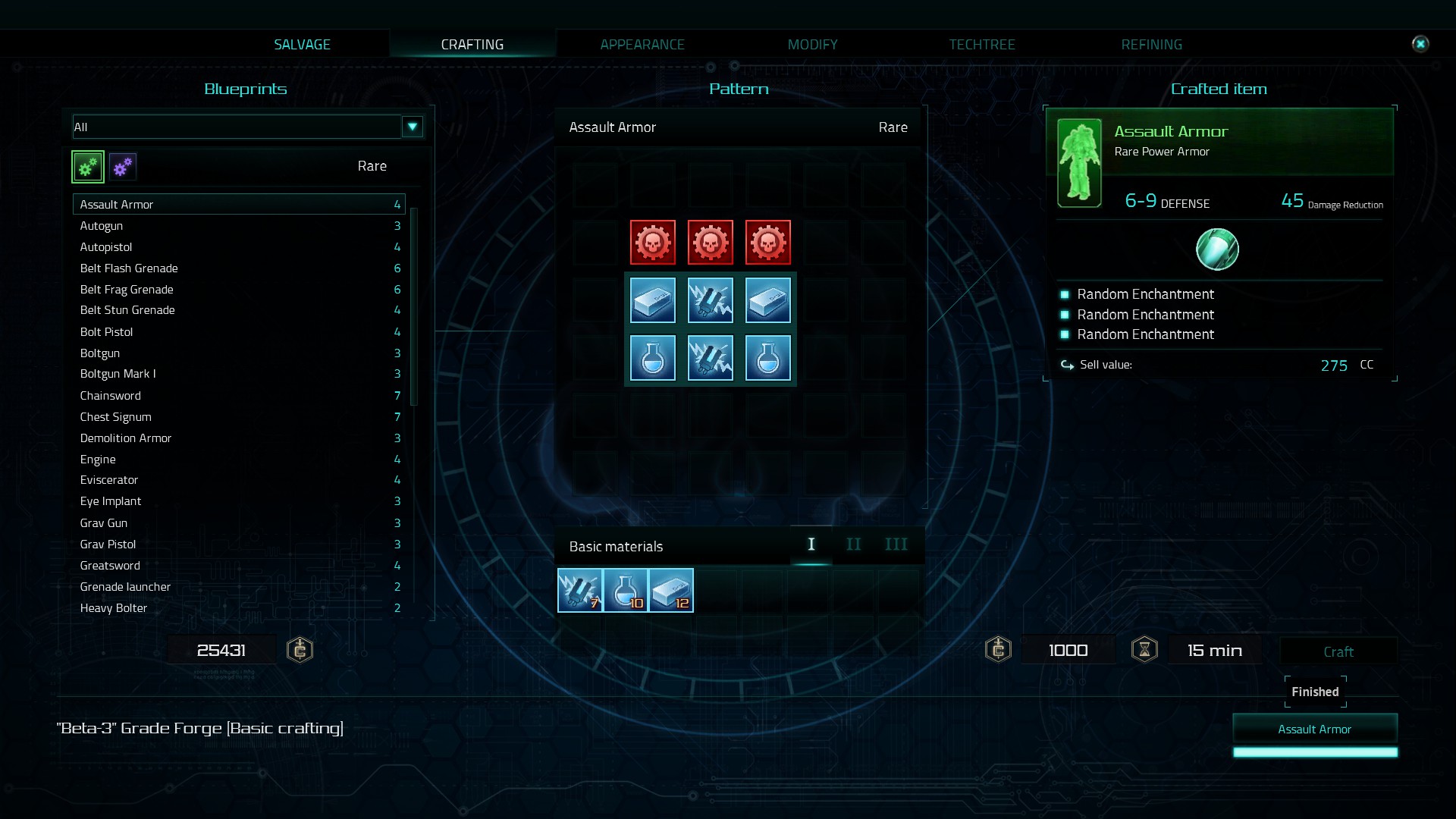Switch to tier II basic materials
The width and height of the screenshot is (1456, 819).
pos(853,544)
